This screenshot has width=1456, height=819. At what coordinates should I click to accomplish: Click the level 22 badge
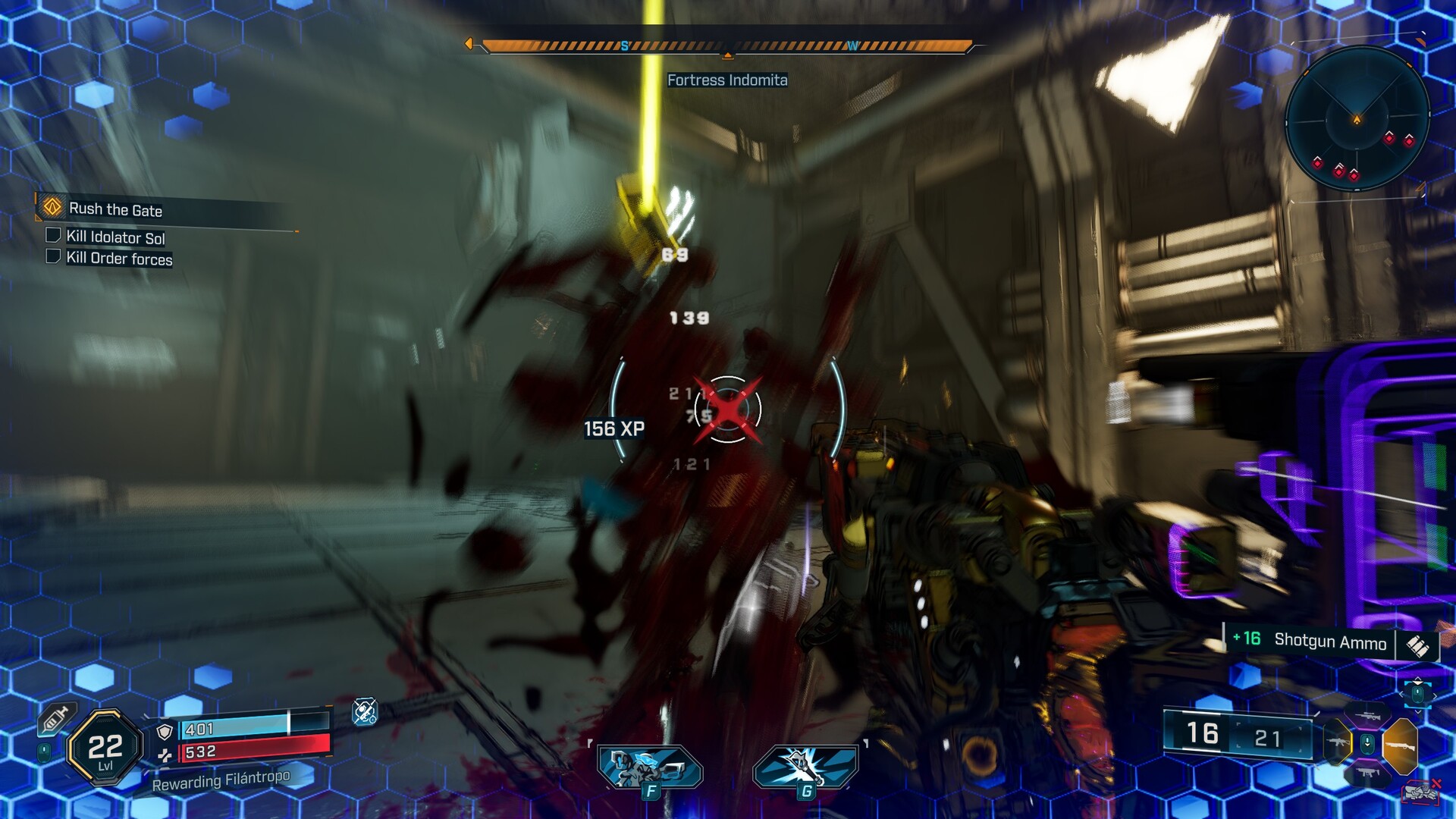coord(105,748)
